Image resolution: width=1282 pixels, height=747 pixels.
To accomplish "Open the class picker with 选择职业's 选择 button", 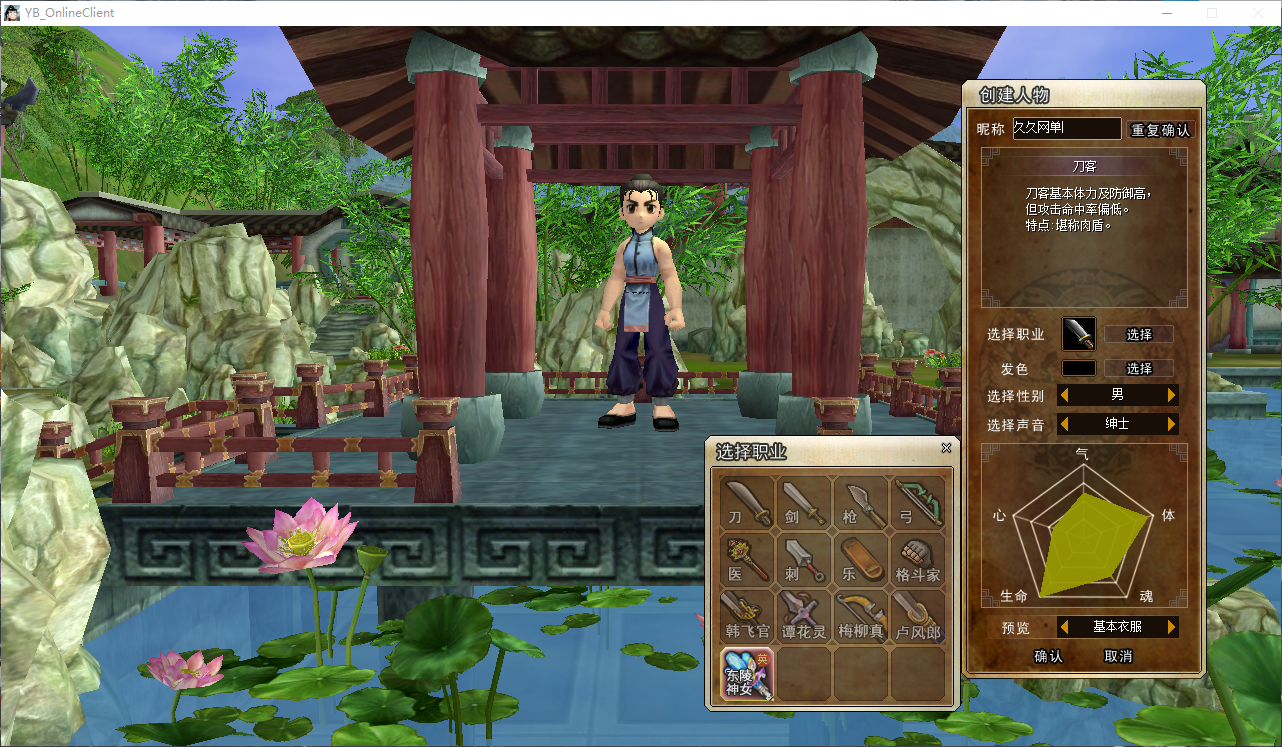I will point(1139,334).
